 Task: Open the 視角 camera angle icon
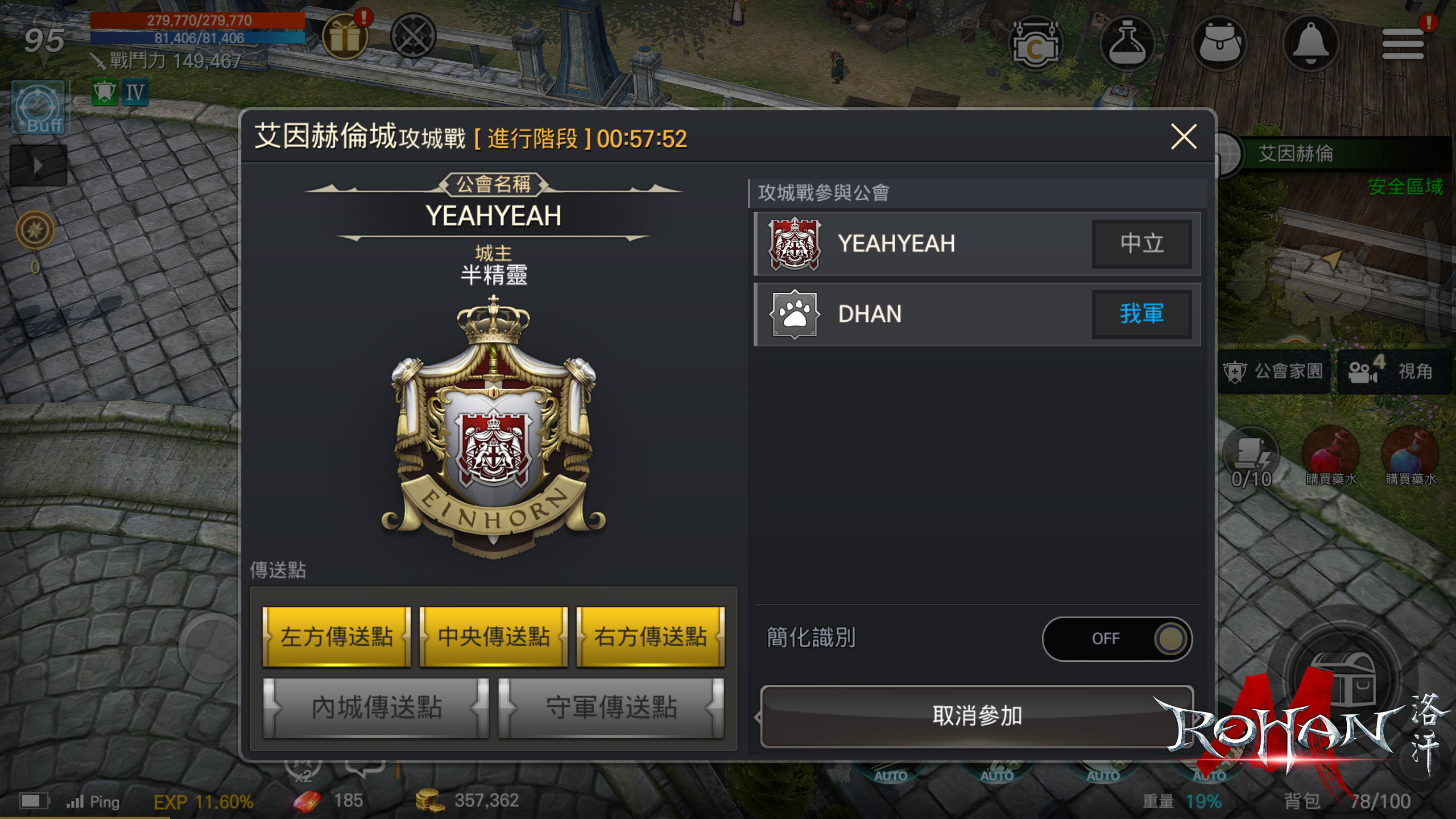pos(1393,370)
